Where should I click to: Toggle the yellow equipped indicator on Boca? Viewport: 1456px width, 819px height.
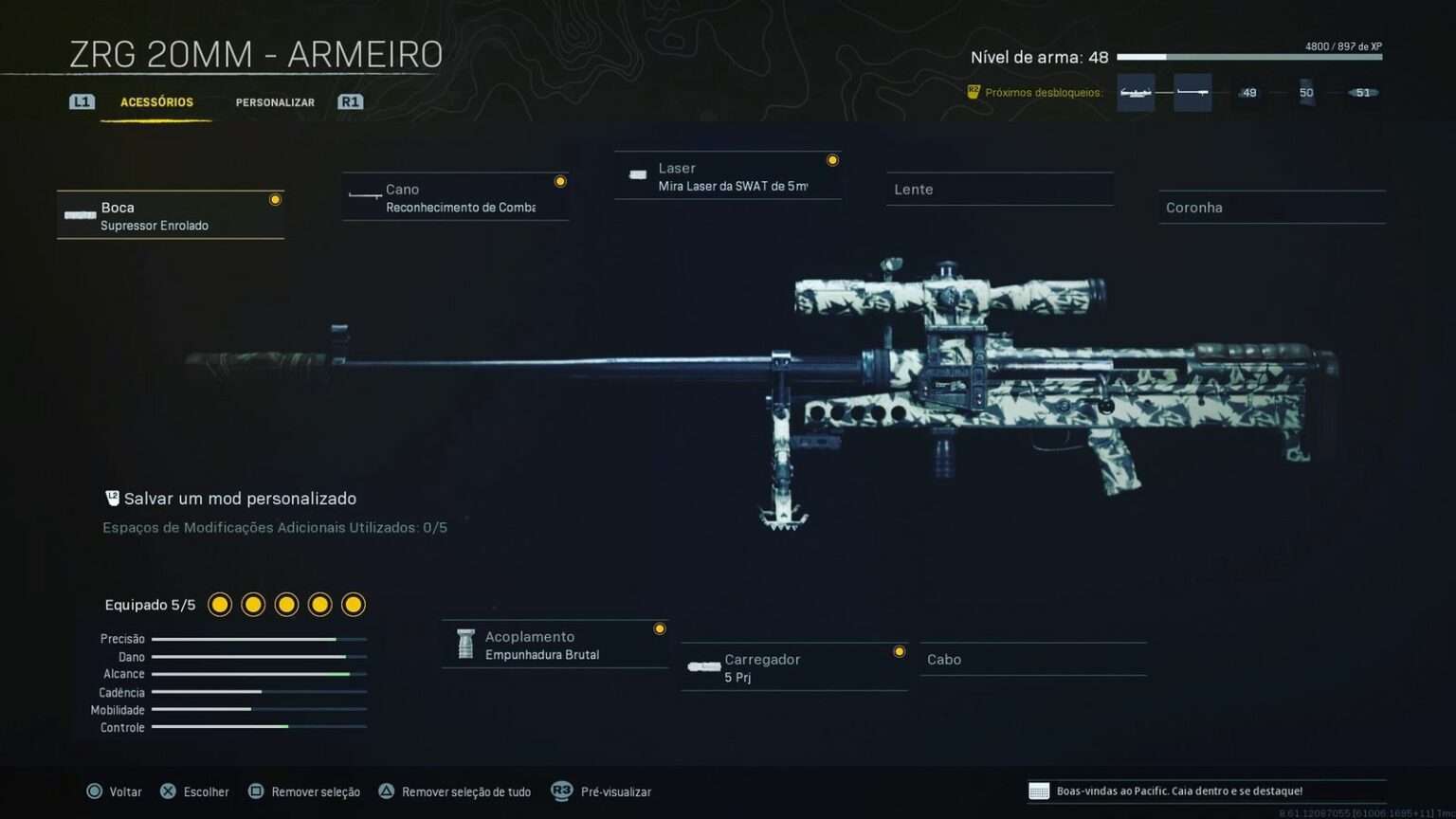[x=275, y=199]
